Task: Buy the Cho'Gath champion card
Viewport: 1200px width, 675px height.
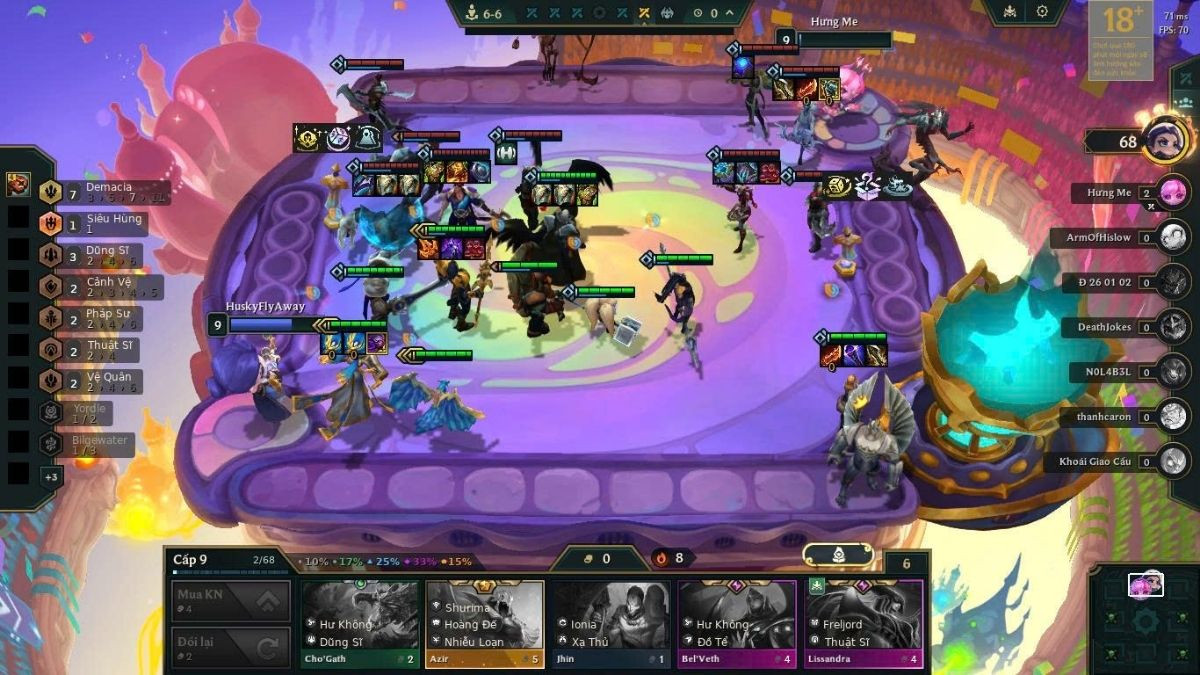Action: pos(360,624)
